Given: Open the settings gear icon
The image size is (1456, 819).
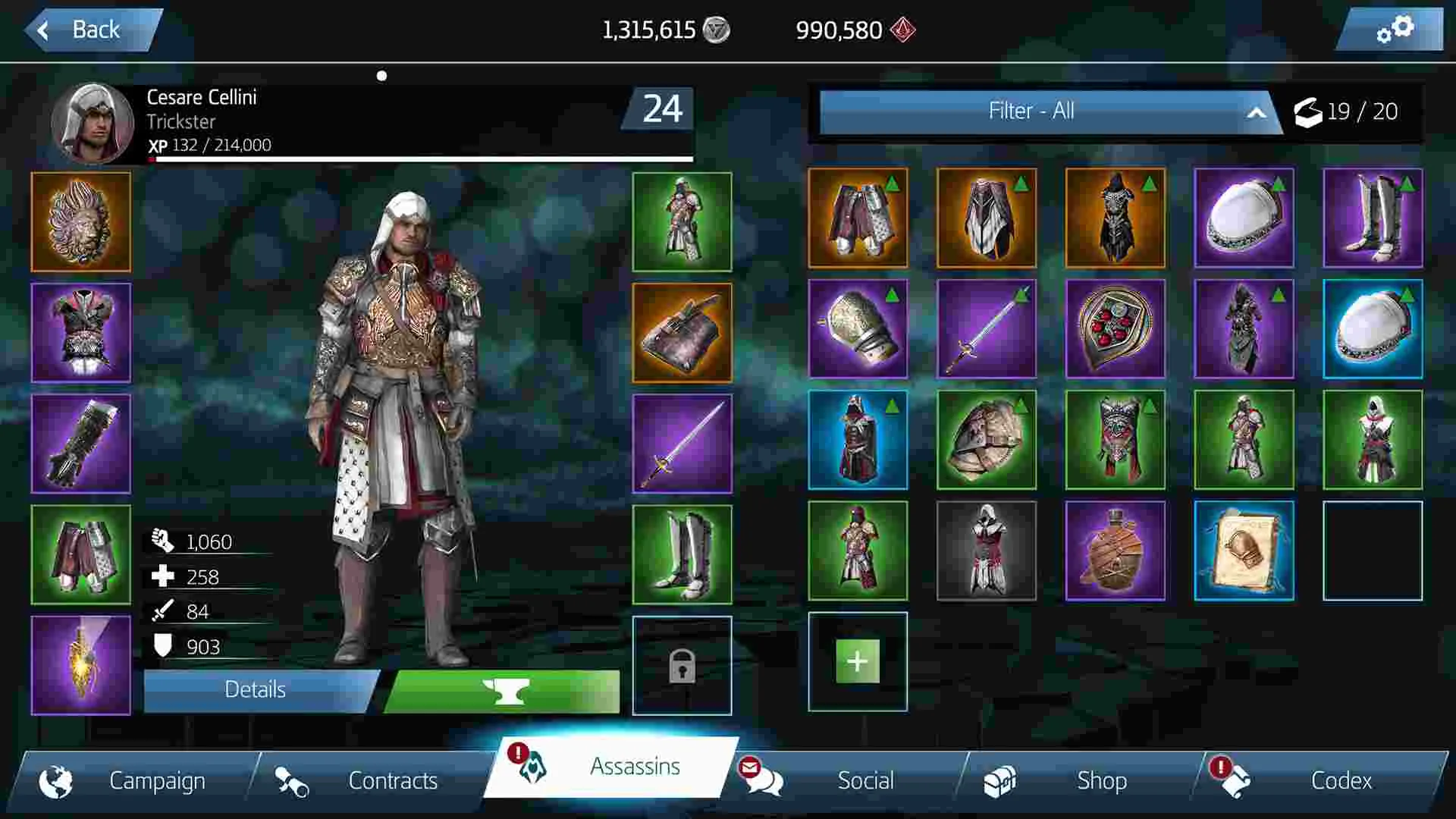Looking at the screenshot, I should pos(1394,30).
